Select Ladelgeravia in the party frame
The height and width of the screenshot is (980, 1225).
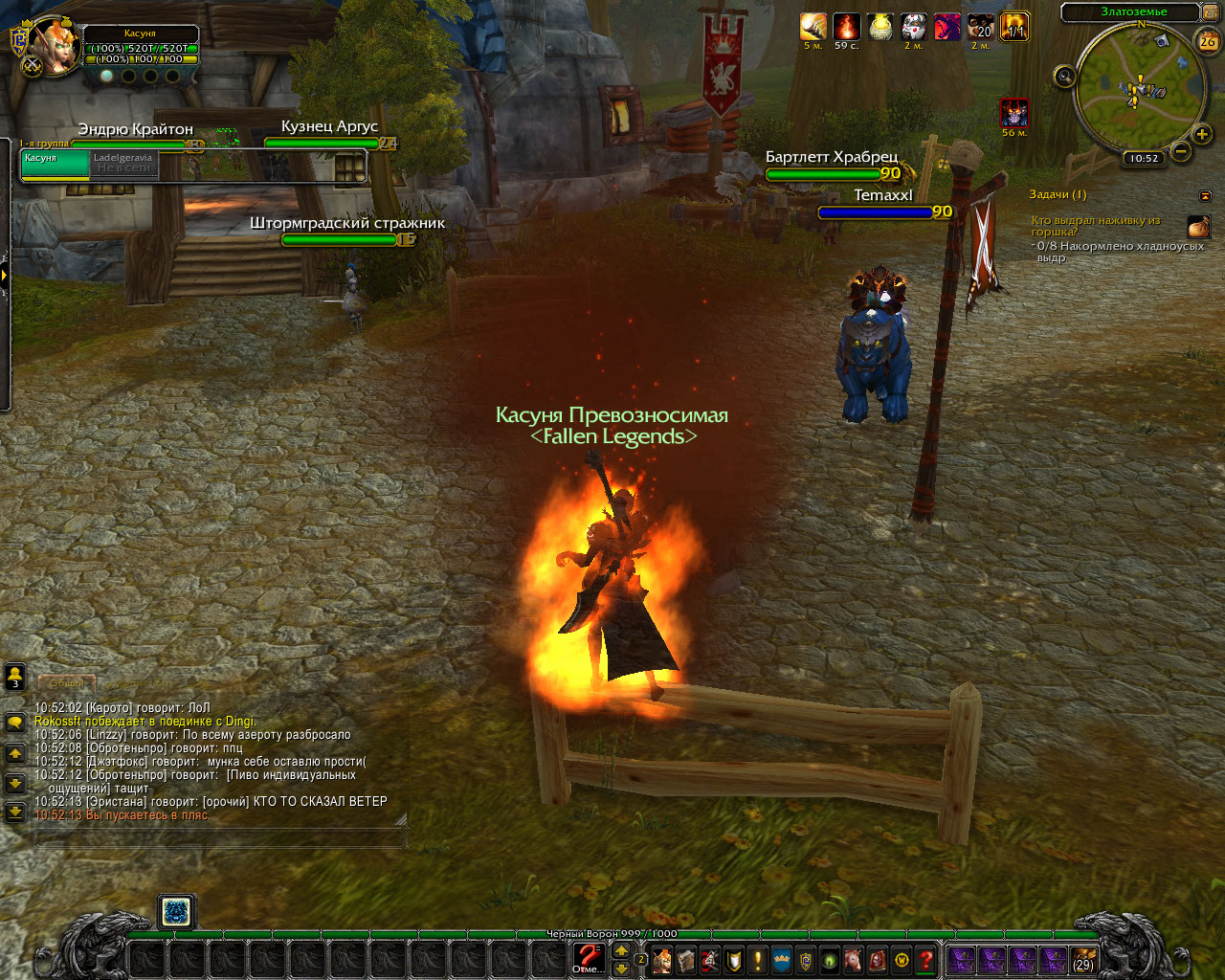pyautogui.click(x=124, y=163)
